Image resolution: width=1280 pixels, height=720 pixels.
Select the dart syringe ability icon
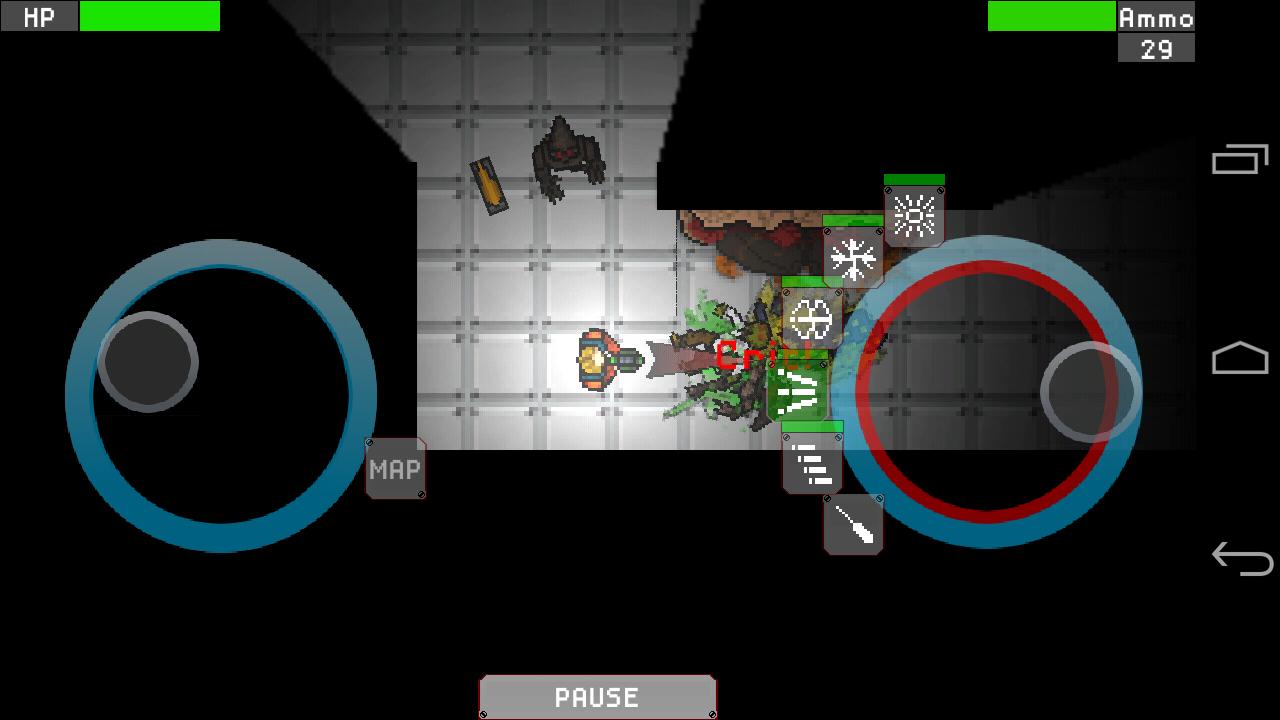(x=853, y=522)
